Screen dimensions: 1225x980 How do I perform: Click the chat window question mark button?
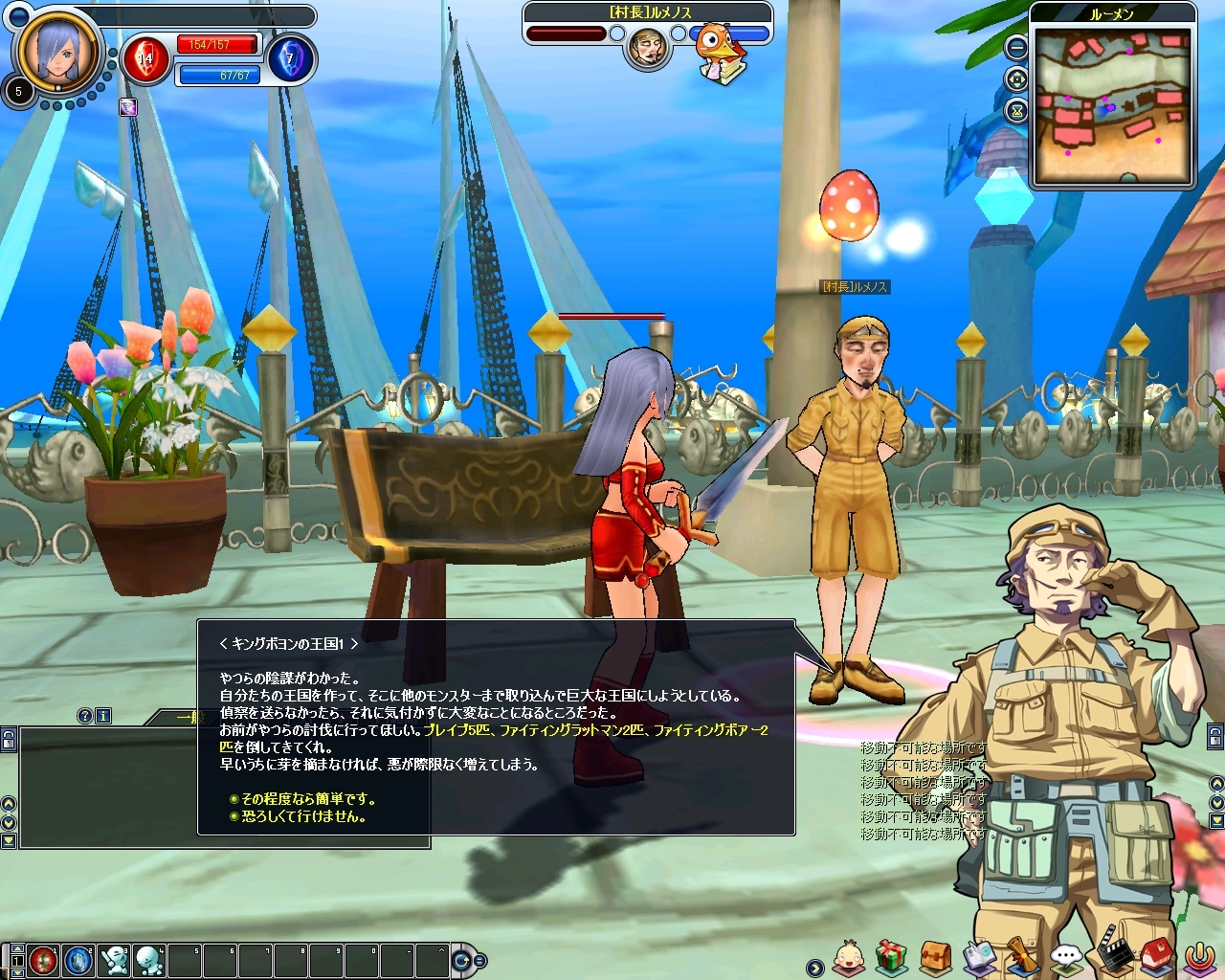click(85, 716)
